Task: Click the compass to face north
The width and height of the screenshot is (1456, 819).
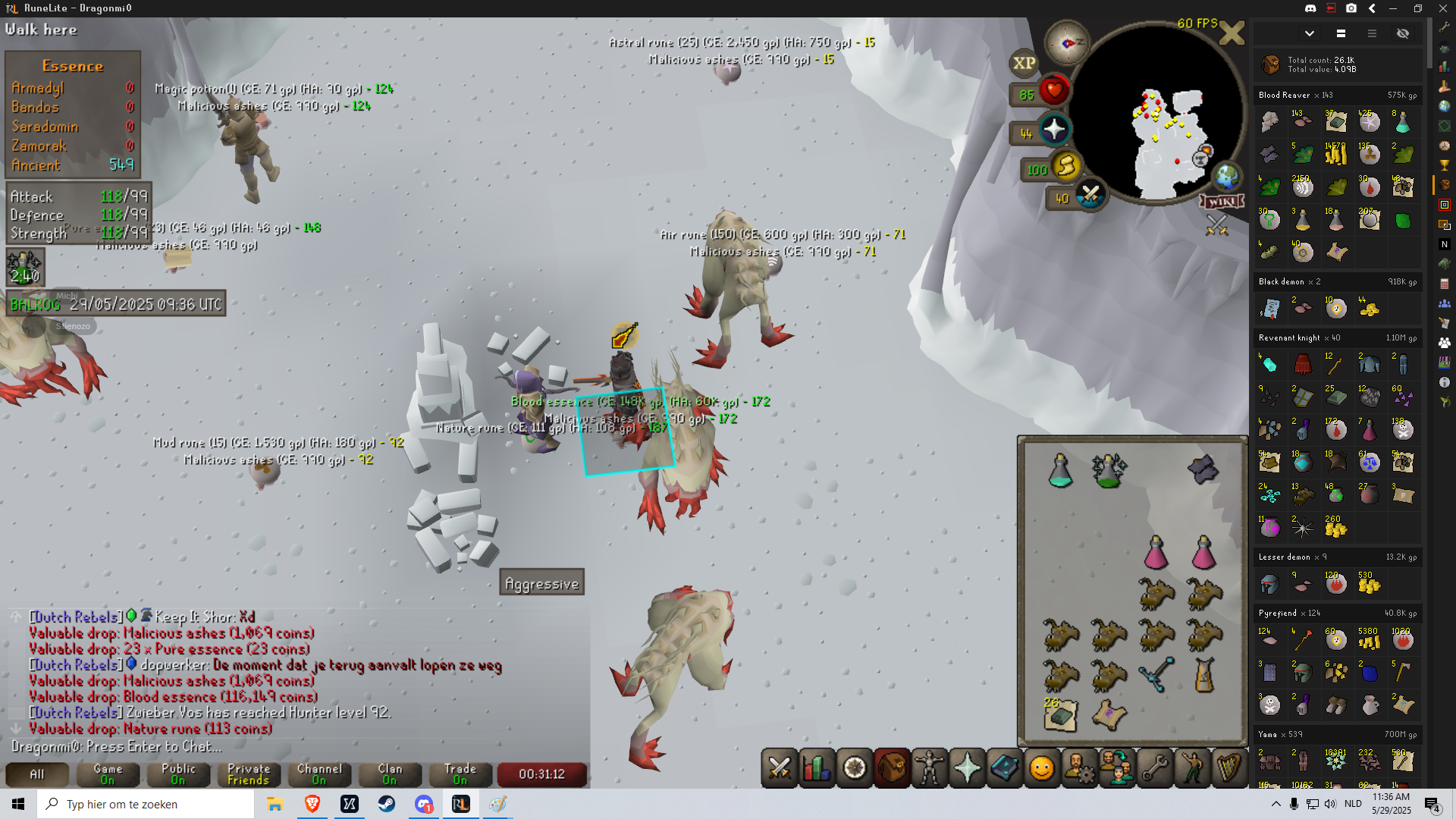Action: 1067,42
